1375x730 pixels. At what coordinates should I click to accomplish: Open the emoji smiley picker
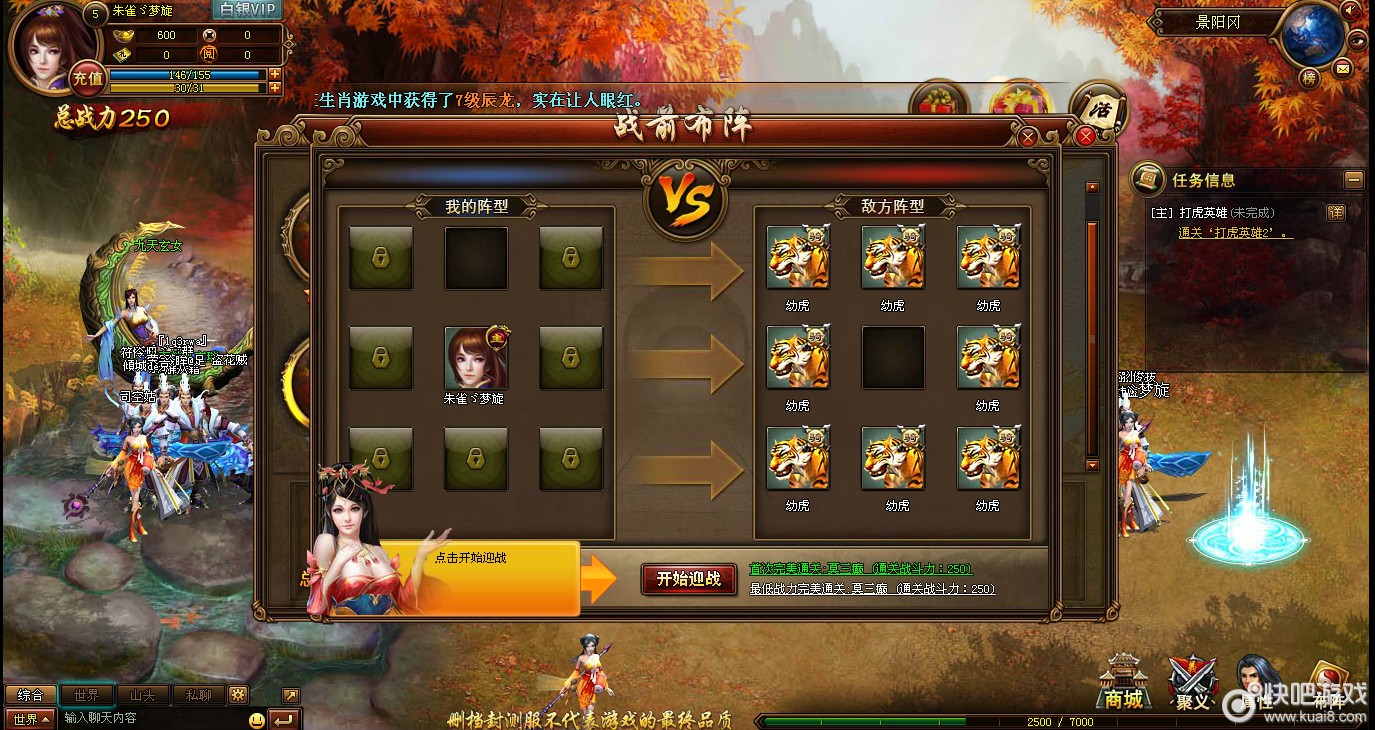[257, 719]
